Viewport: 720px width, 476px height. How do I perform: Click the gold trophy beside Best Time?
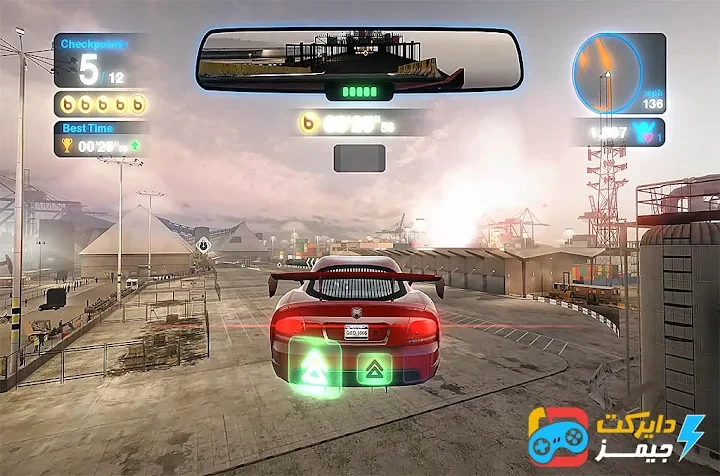click(x=67, y=145)
